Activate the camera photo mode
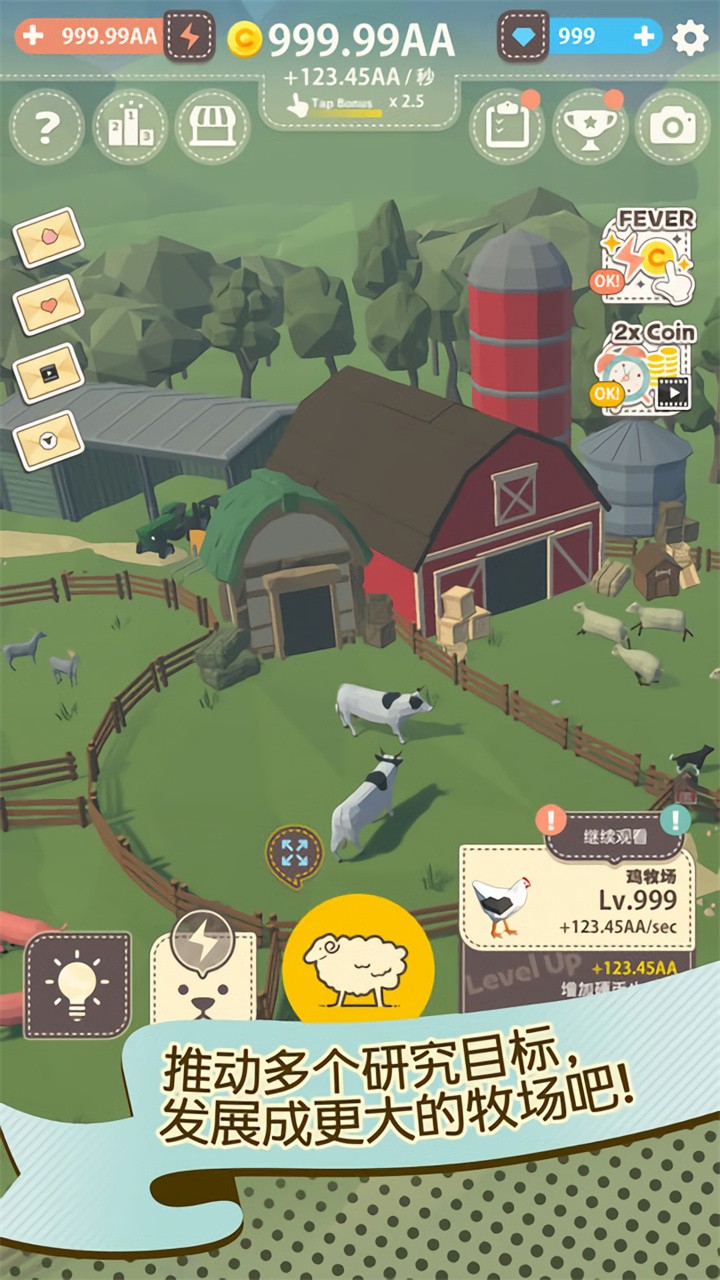This screenshot has width=720, height=1280. pyautogui.click(x=672, y=127)
